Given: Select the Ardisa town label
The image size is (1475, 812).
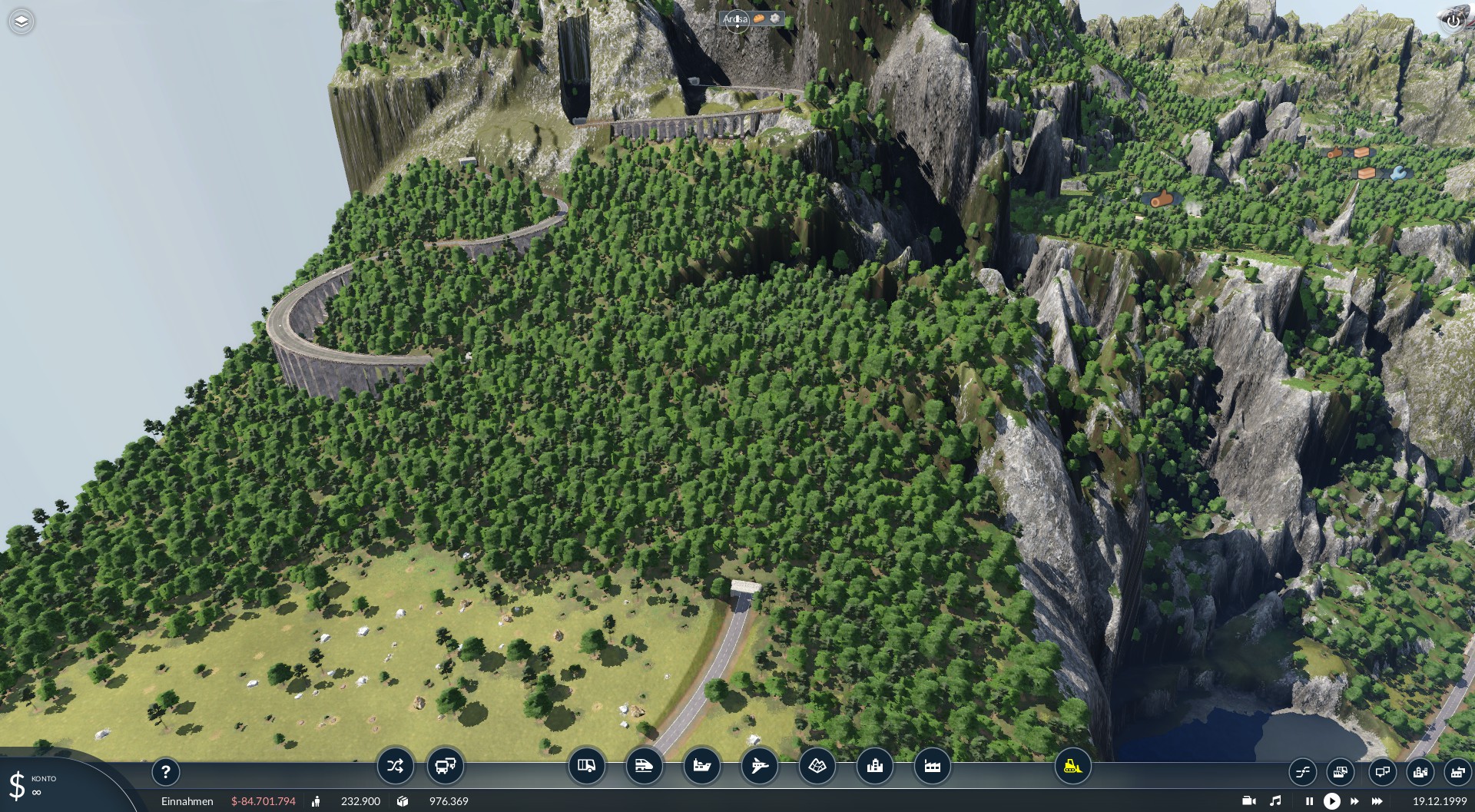Looking at the screenshot, I should pos(735,19).
